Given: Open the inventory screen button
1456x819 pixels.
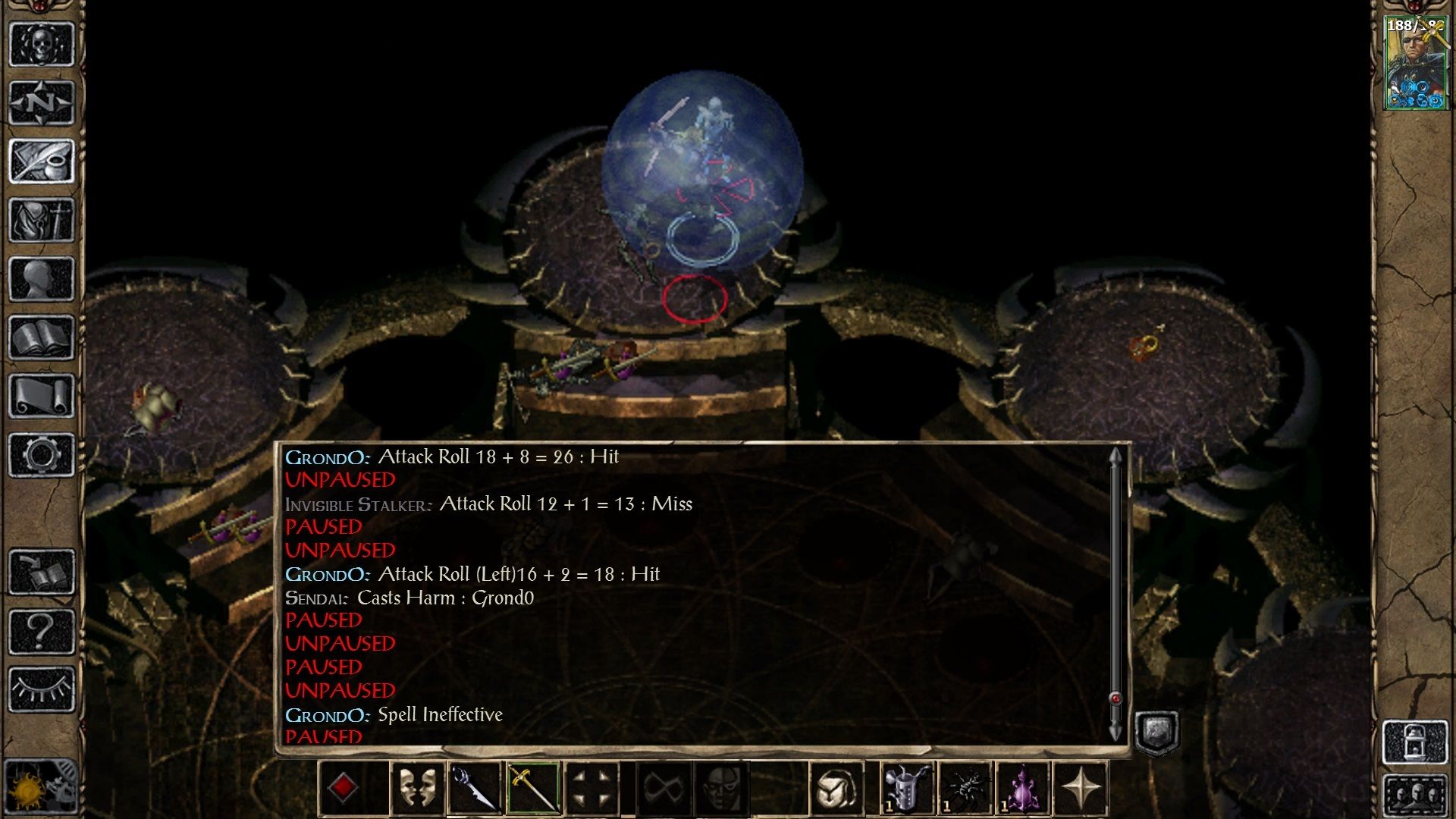Looking at the screenshot, I should pyautogui.click(x=41, y=220).
